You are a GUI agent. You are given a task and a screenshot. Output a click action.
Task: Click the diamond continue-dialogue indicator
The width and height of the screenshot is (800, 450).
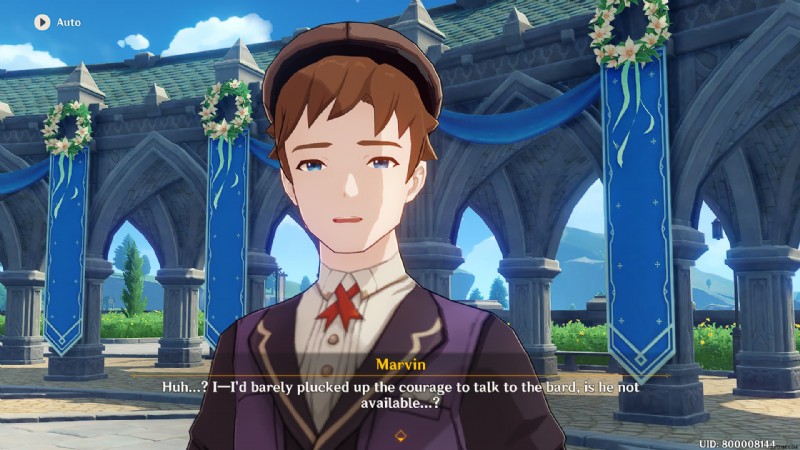point(400,435)
